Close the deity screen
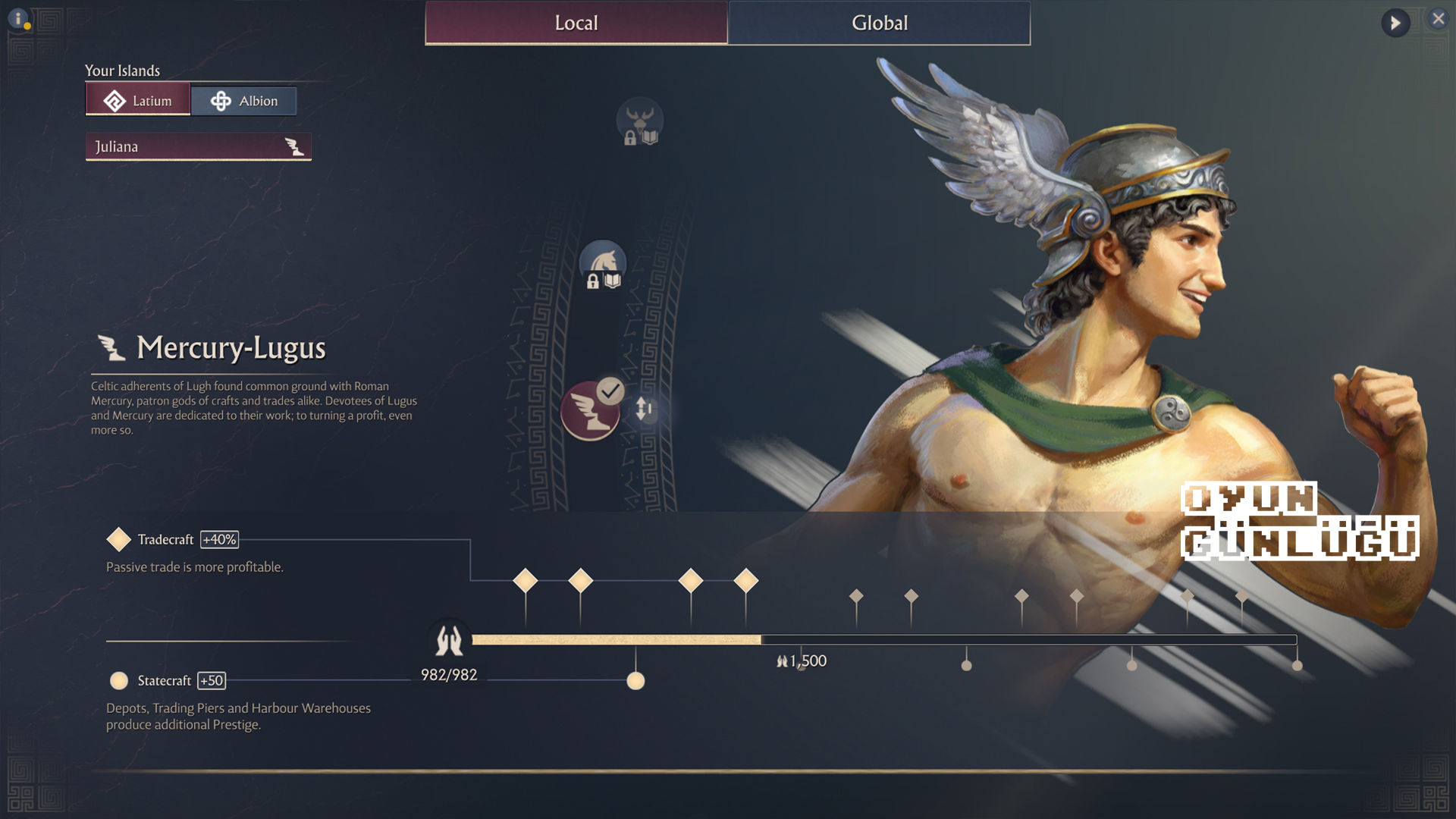 1438,19
